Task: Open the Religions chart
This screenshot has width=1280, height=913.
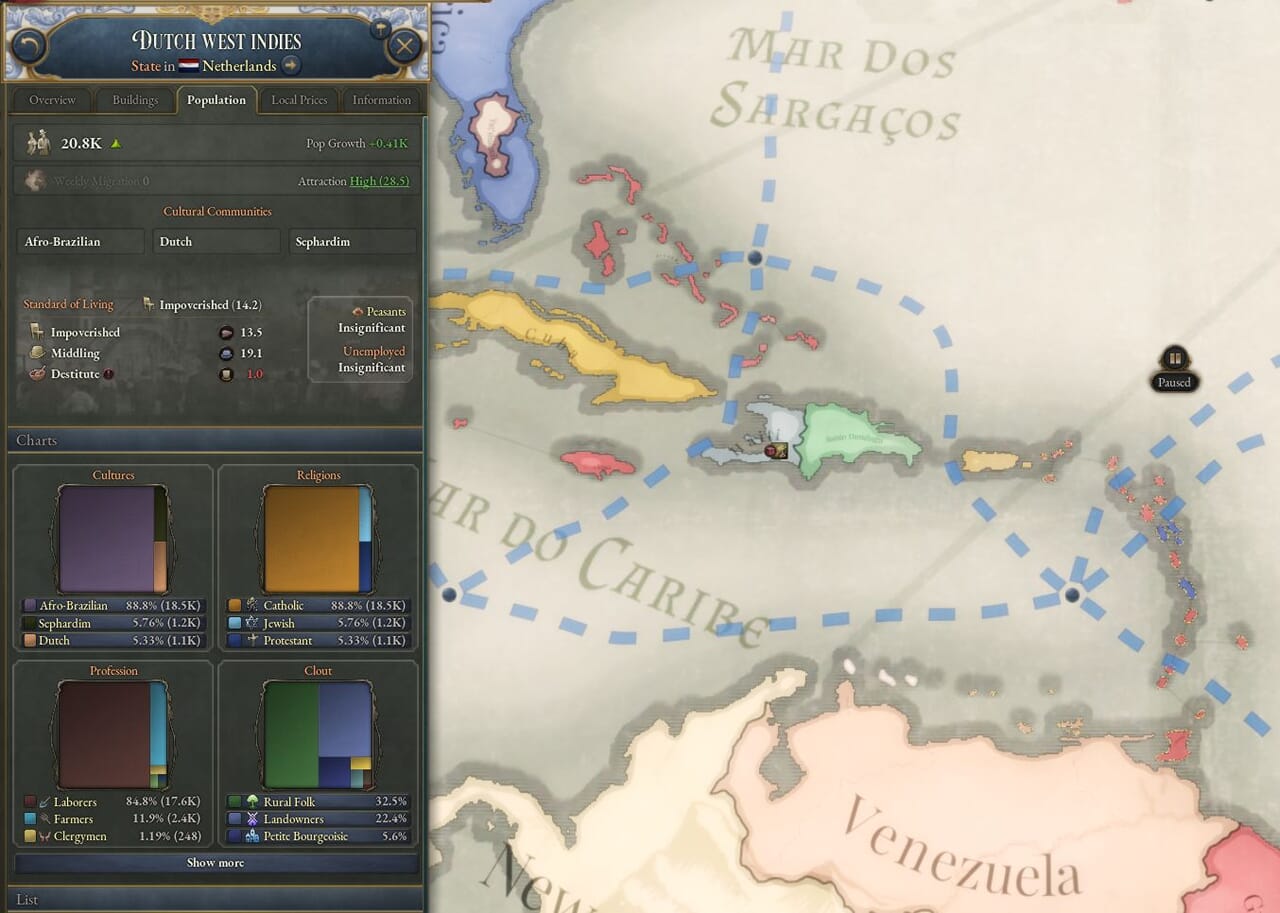Action: 318,539
